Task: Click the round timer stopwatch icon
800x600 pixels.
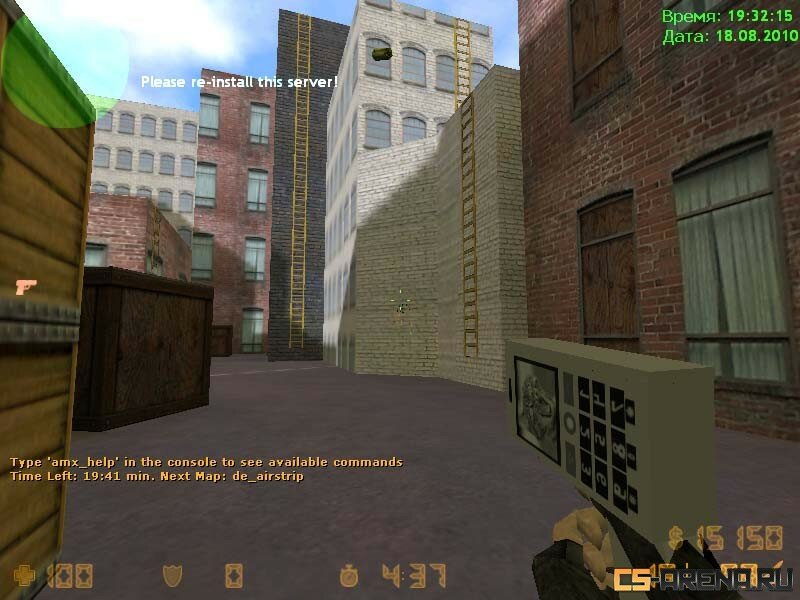Action: 349,575
